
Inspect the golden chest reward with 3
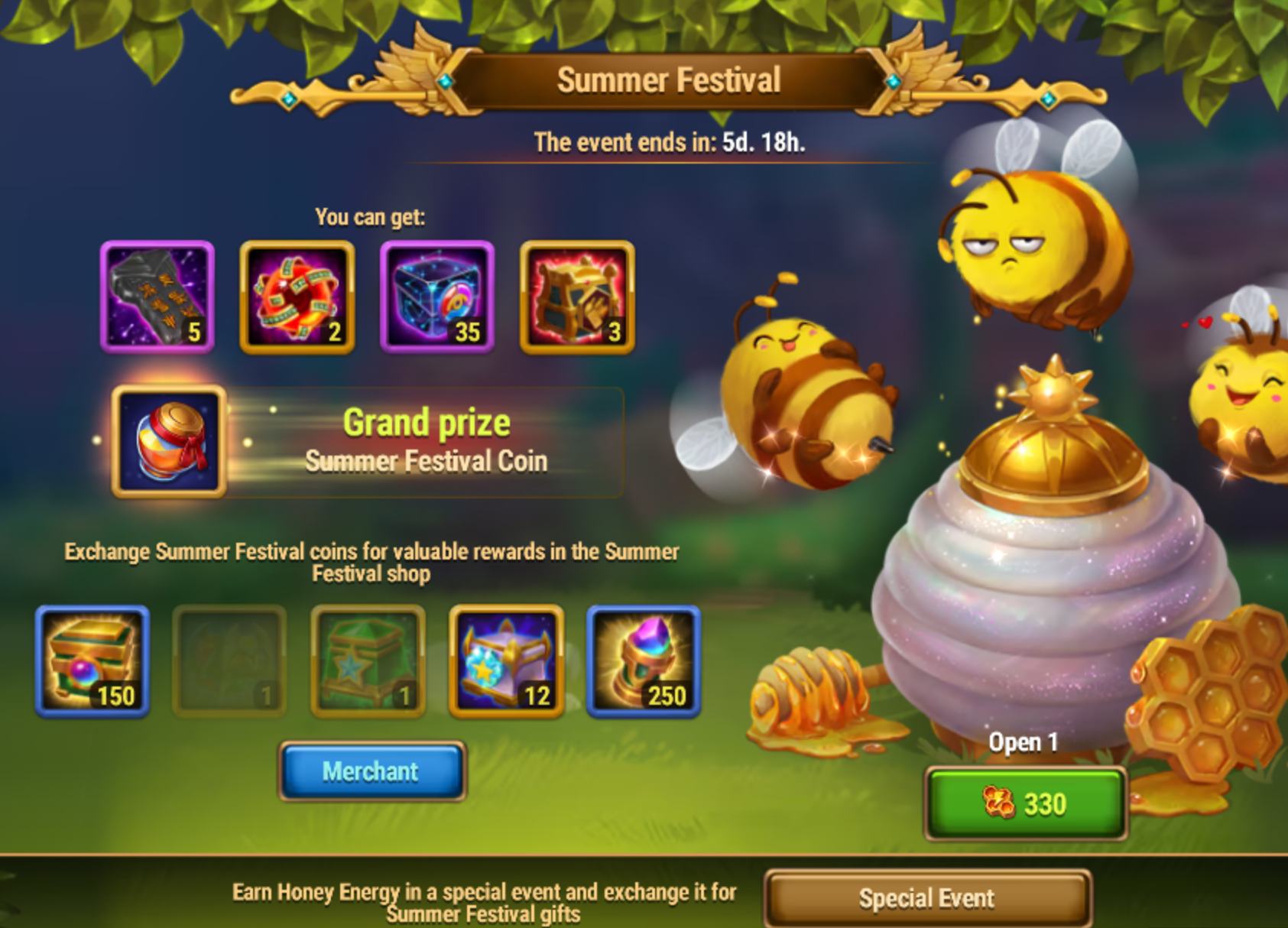pyautogui.click(x=577, y=297)
